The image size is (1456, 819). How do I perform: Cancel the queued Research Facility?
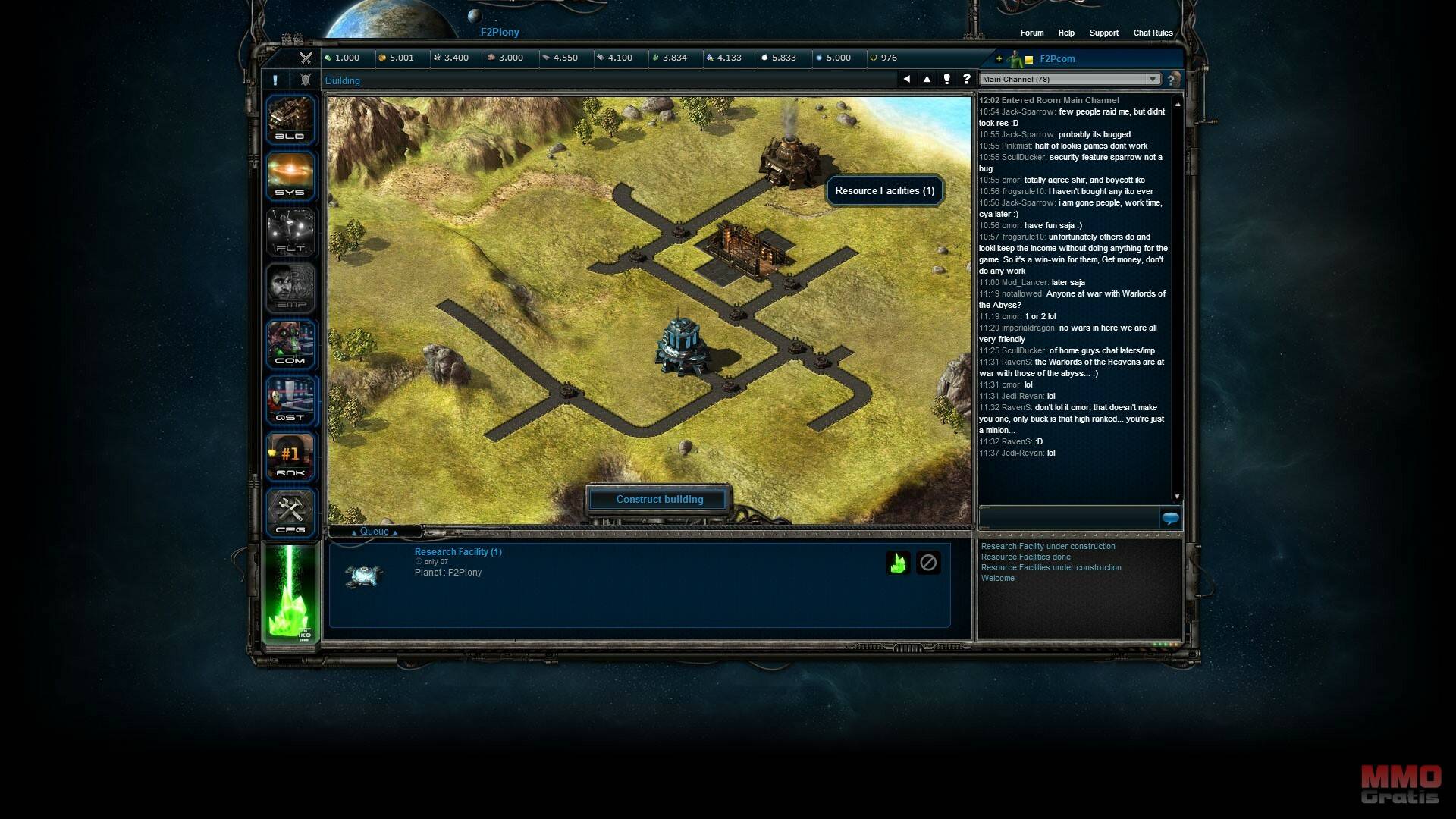tap(928, 563)
